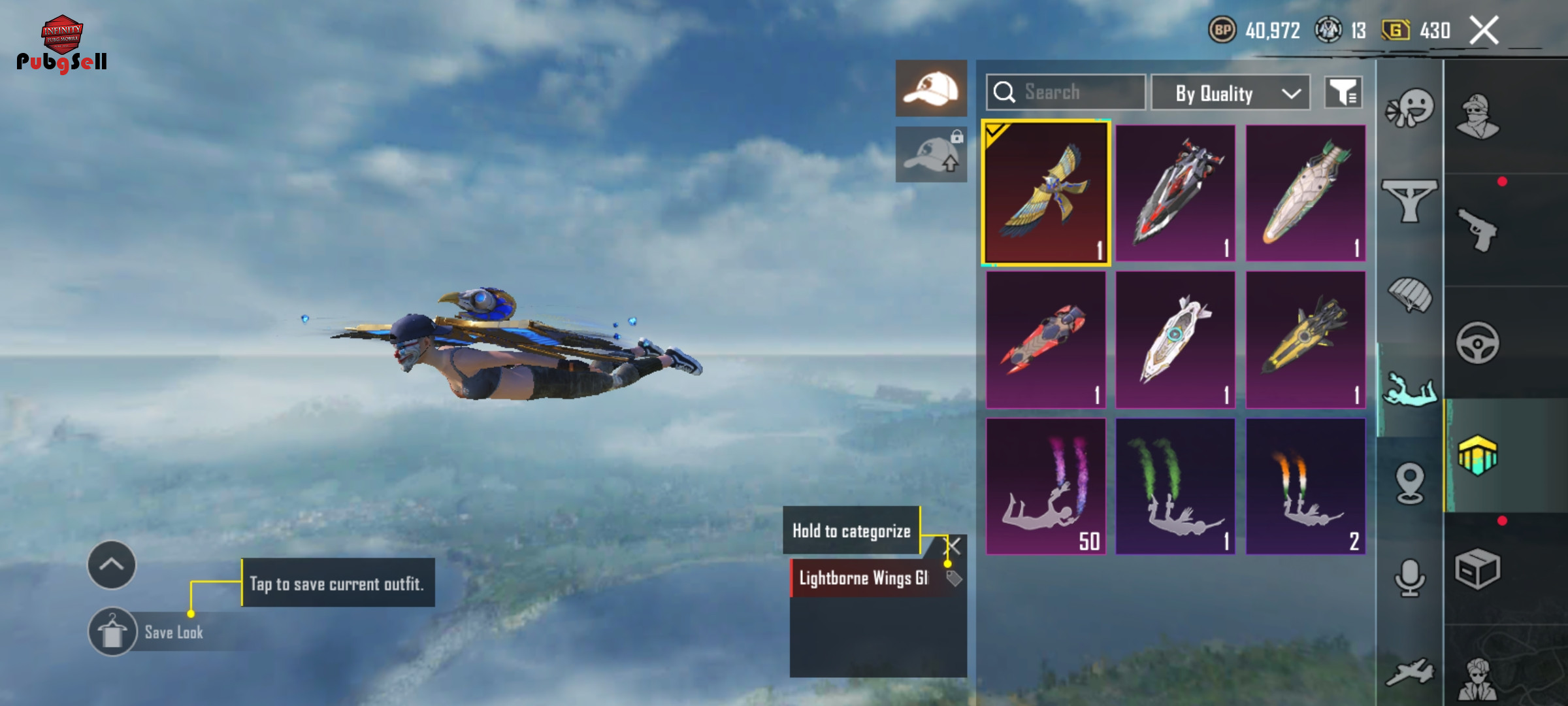This screenshot has width=1568, height=706.
Task: Select the orange-white-green smoke trail
Action: (1305, 486)
